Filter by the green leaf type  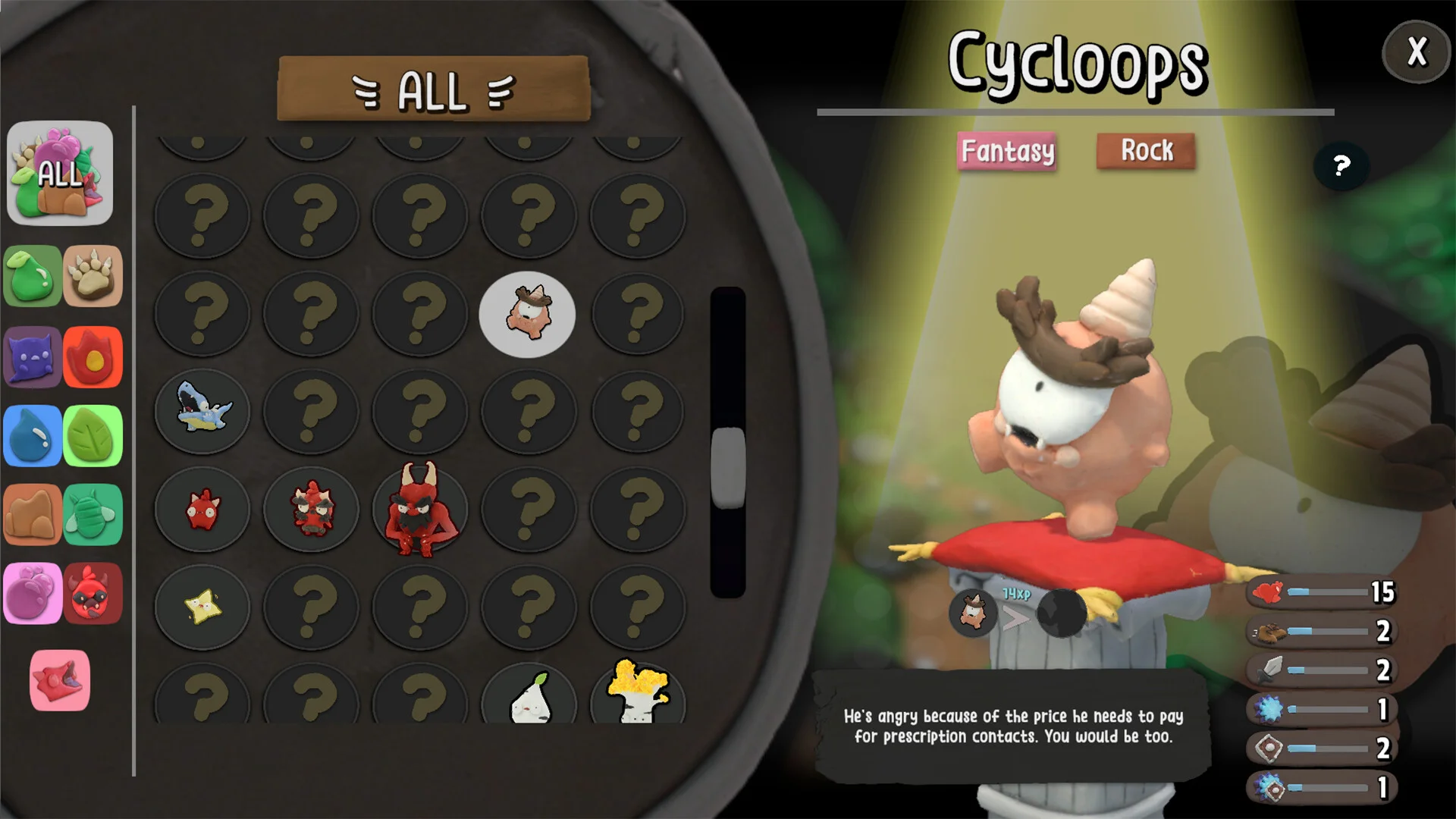[x=93, y=436]
